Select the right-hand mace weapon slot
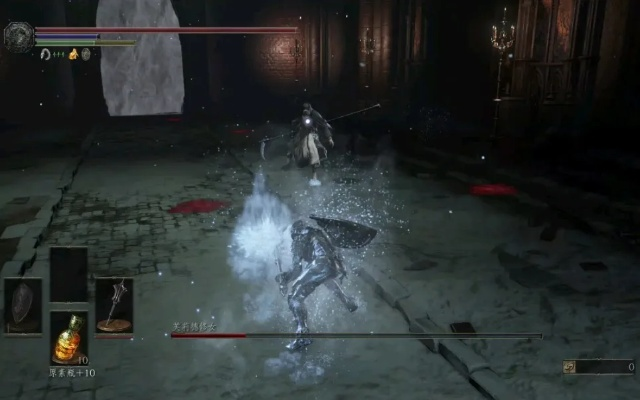The height and width of the screenshot is (400, 640). coord(114,305)
